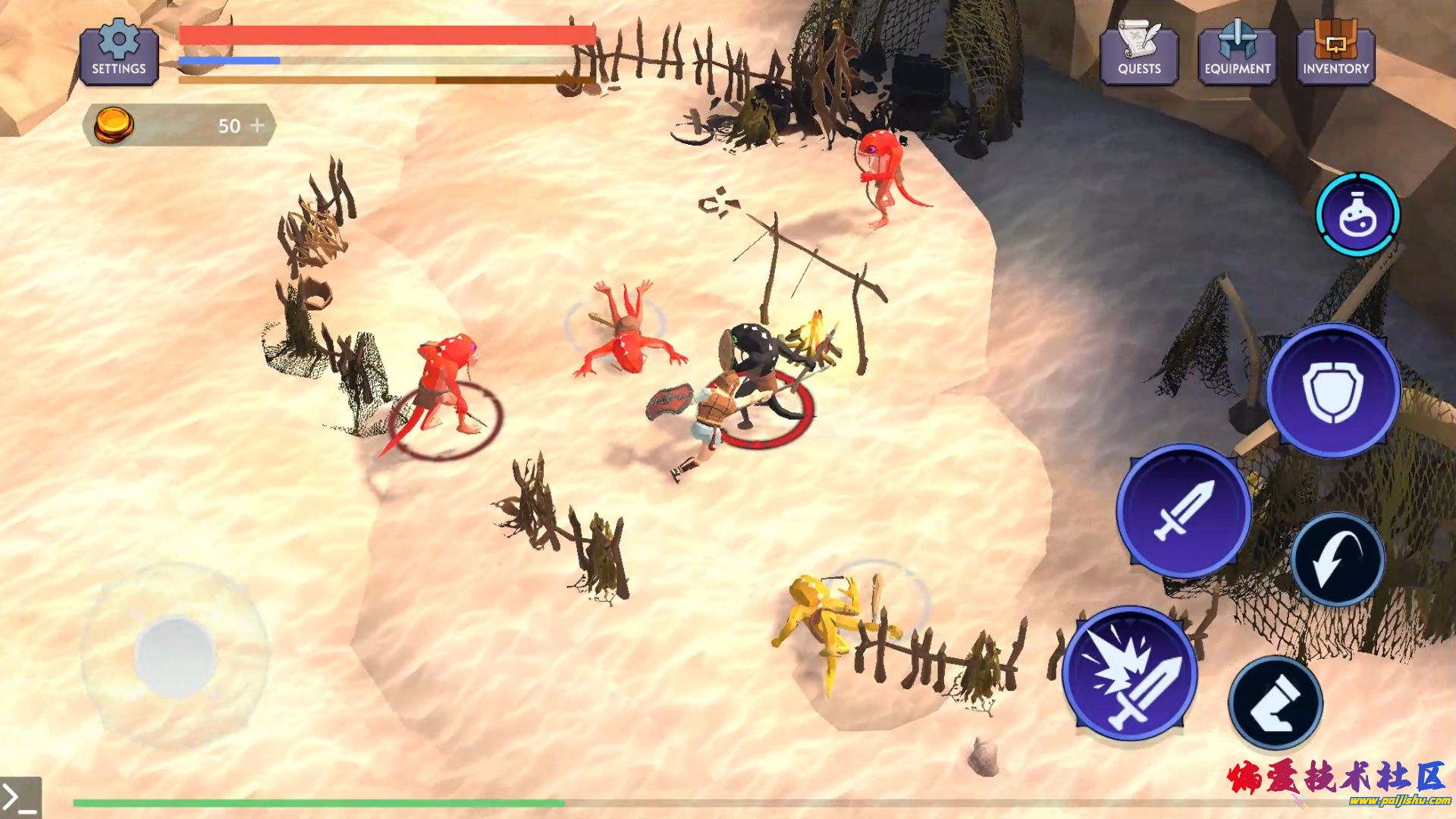
Task: Click the virtual joystick thumb
Action: [x=174, y=656]
